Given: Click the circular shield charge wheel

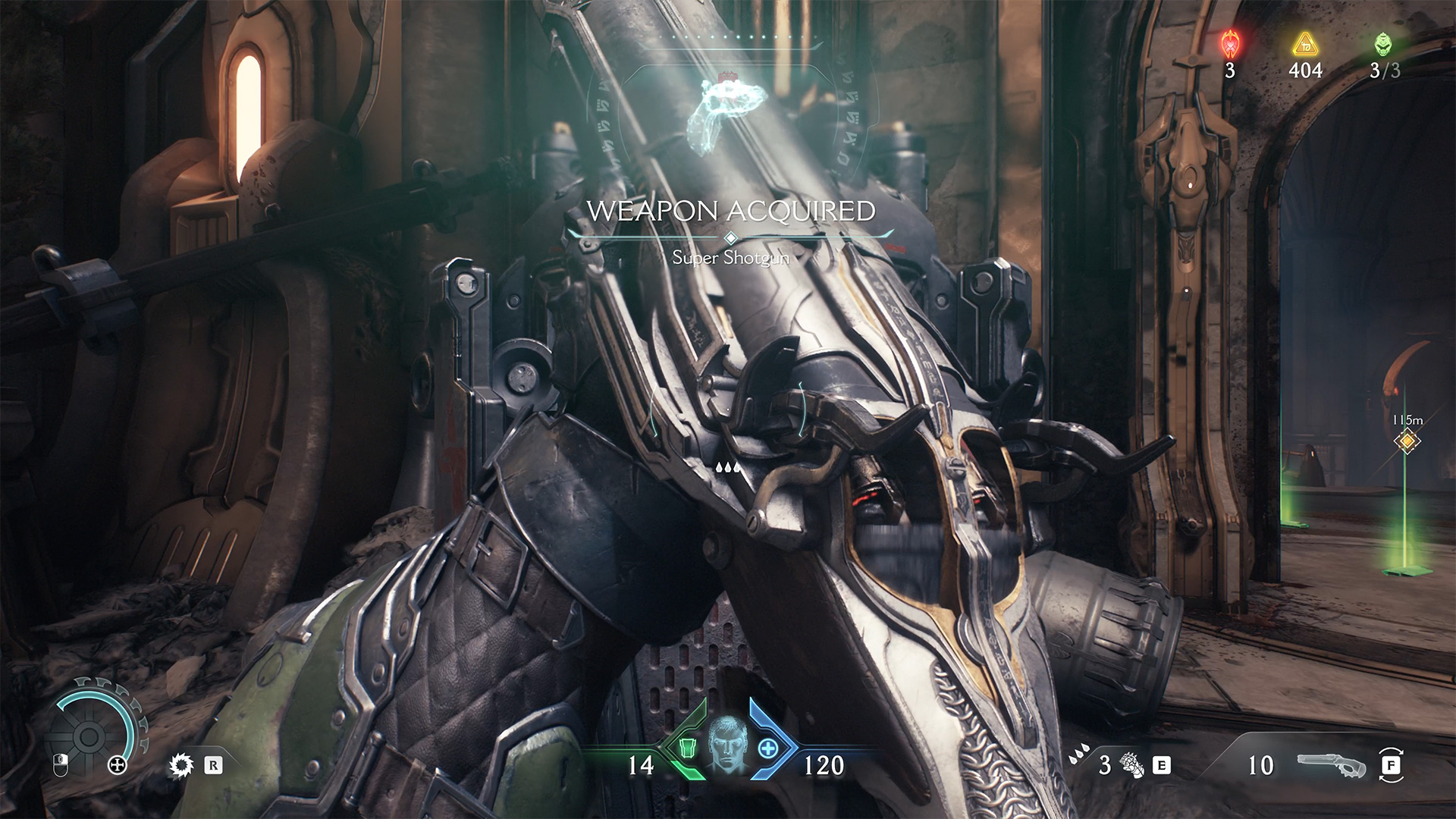Looking at the screenshot, I should point(89,735).
